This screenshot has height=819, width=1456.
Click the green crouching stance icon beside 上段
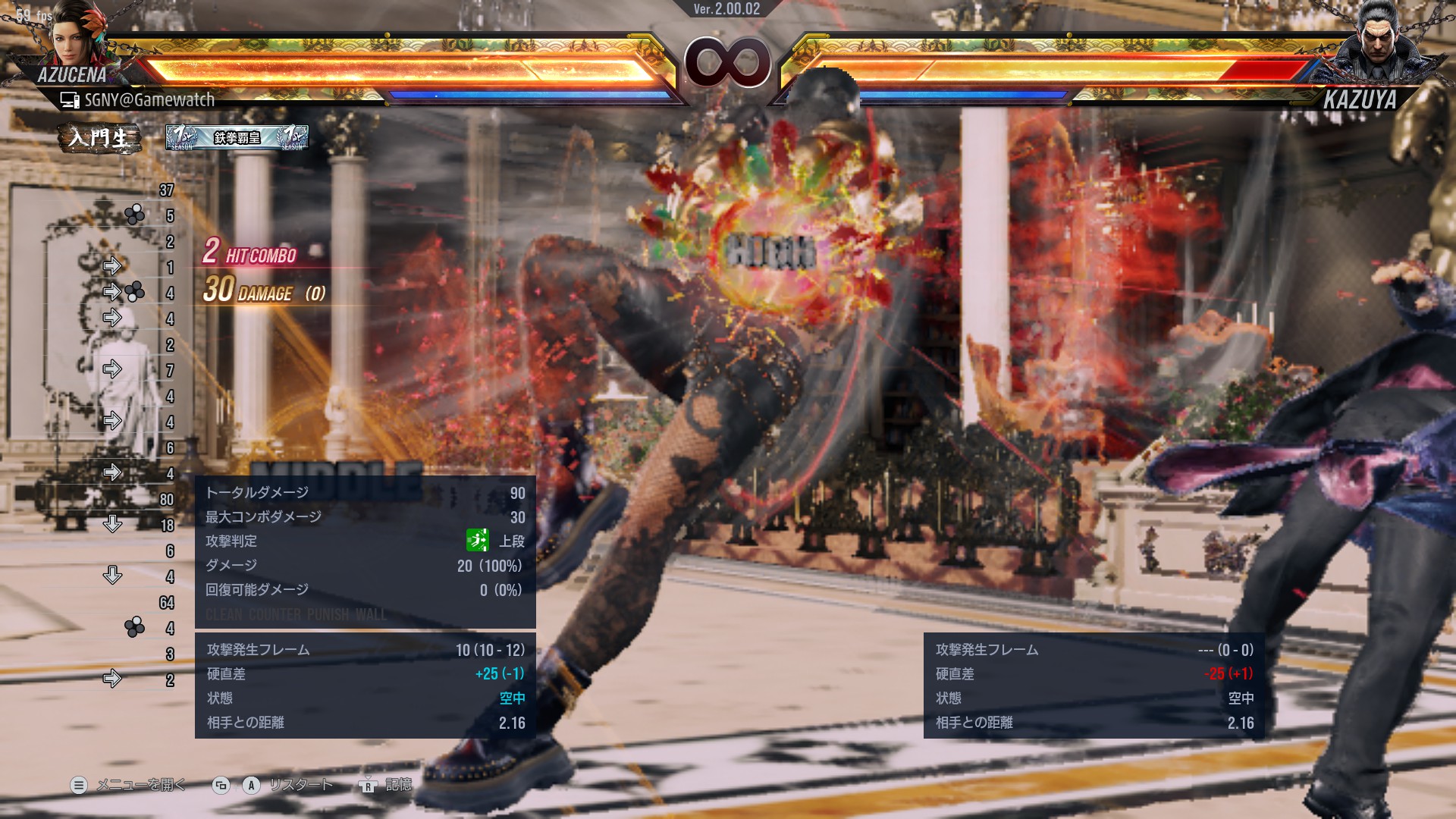[478, 541]
